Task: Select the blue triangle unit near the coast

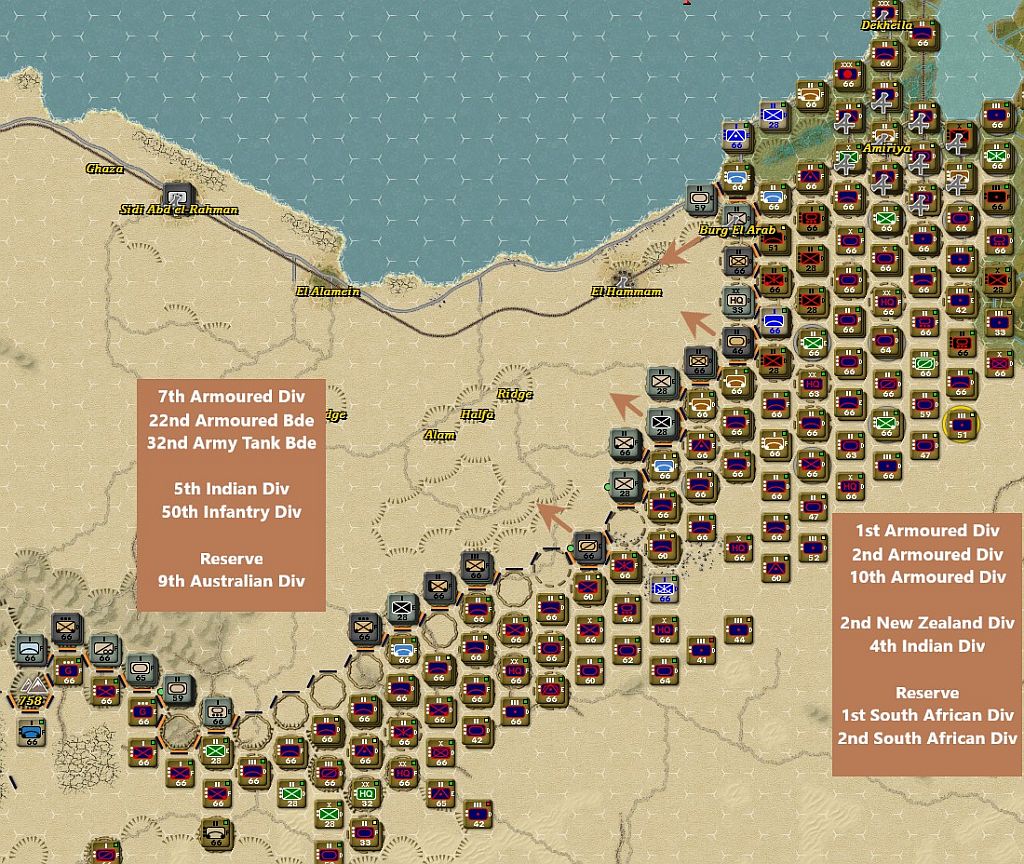Action: pos(738,136)
